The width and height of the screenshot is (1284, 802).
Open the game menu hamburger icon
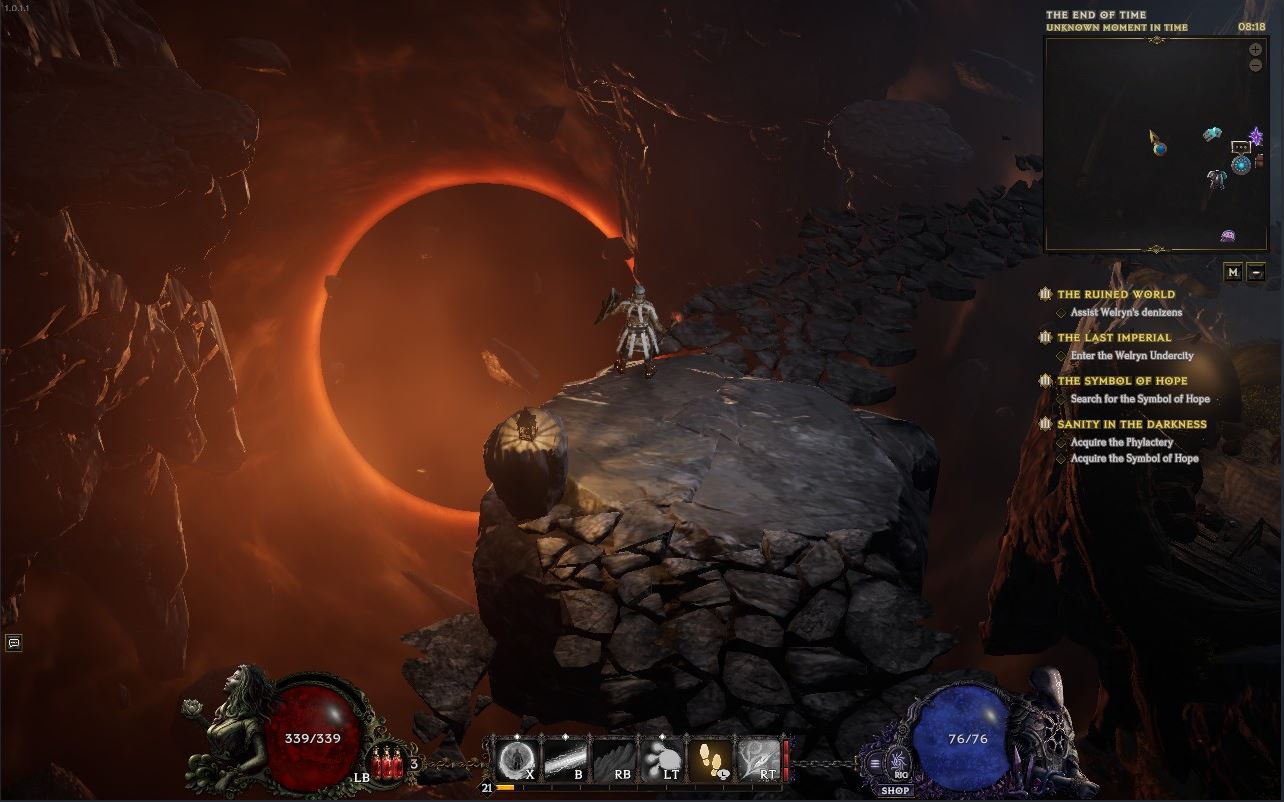pos(874,764)
